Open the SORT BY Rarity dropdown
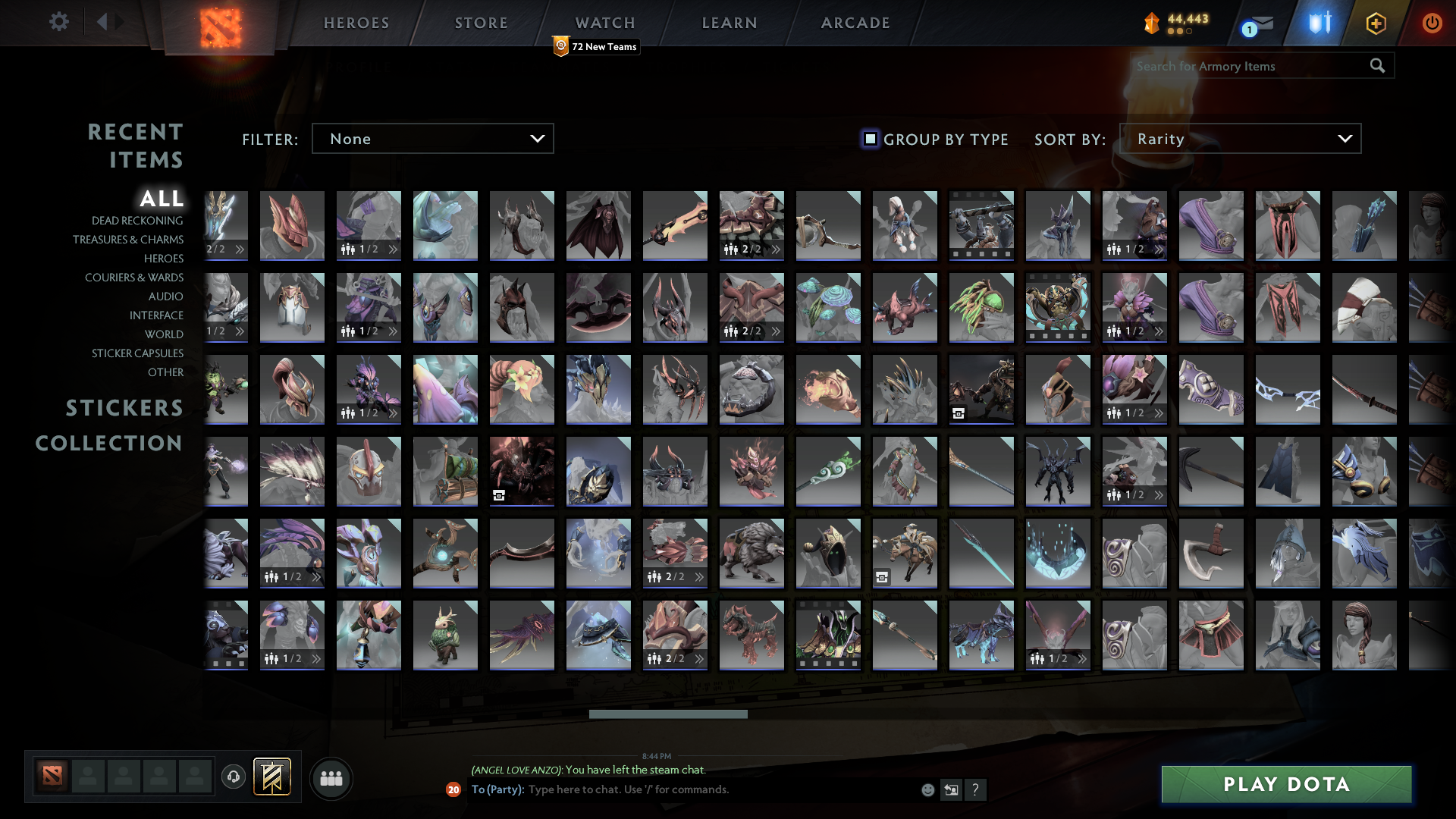 coord(1240,139)
